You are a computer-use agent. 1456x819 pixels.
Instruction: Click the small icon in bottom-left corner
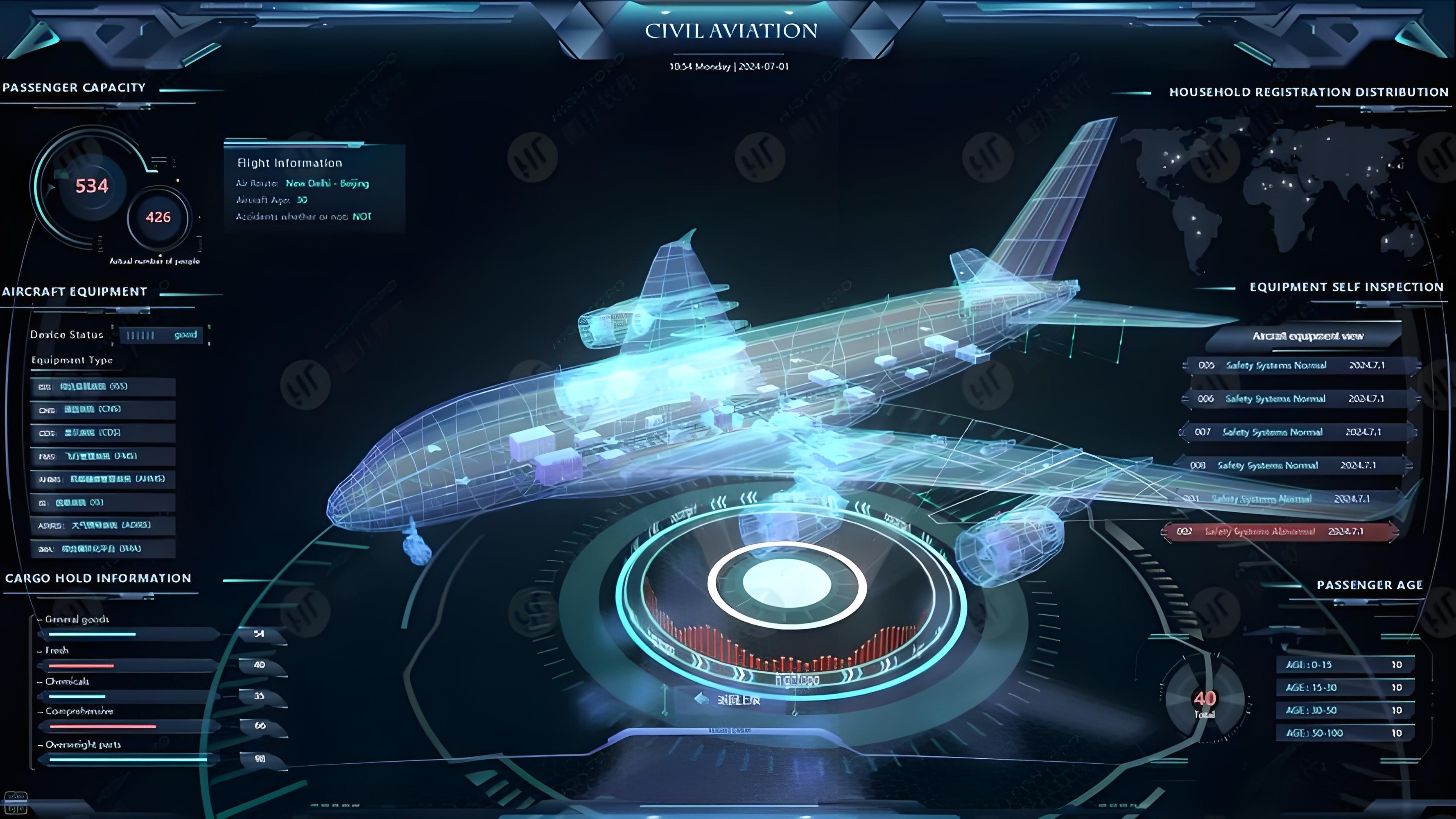click(15, 803)
